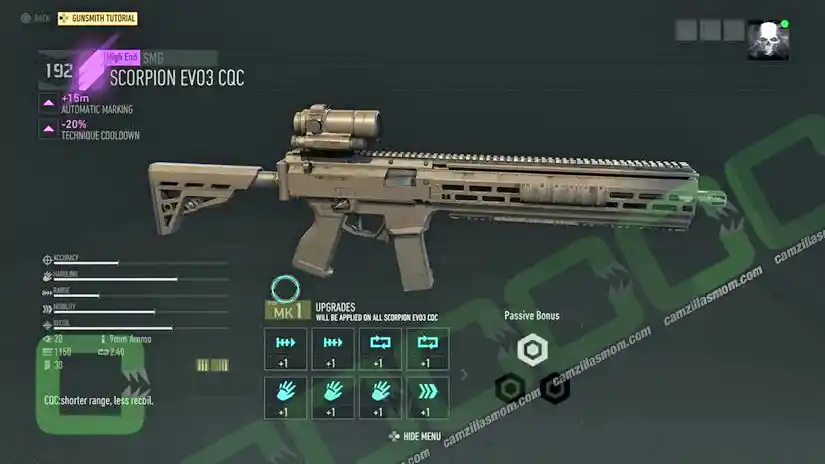Open the Gunsmith Tutorial
The width and height of the screenshot is (825, 464).
coord(98,19)
